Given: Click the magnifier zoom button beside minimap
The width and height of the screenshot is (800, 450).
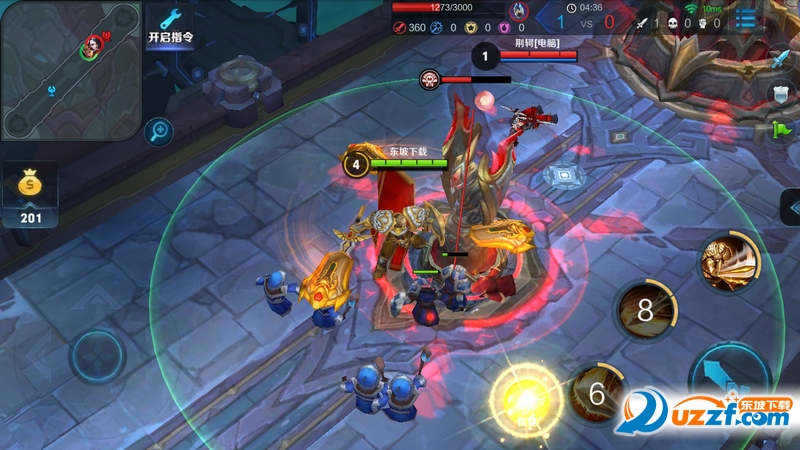Looking at the screenshot, I should coord(158,130).
